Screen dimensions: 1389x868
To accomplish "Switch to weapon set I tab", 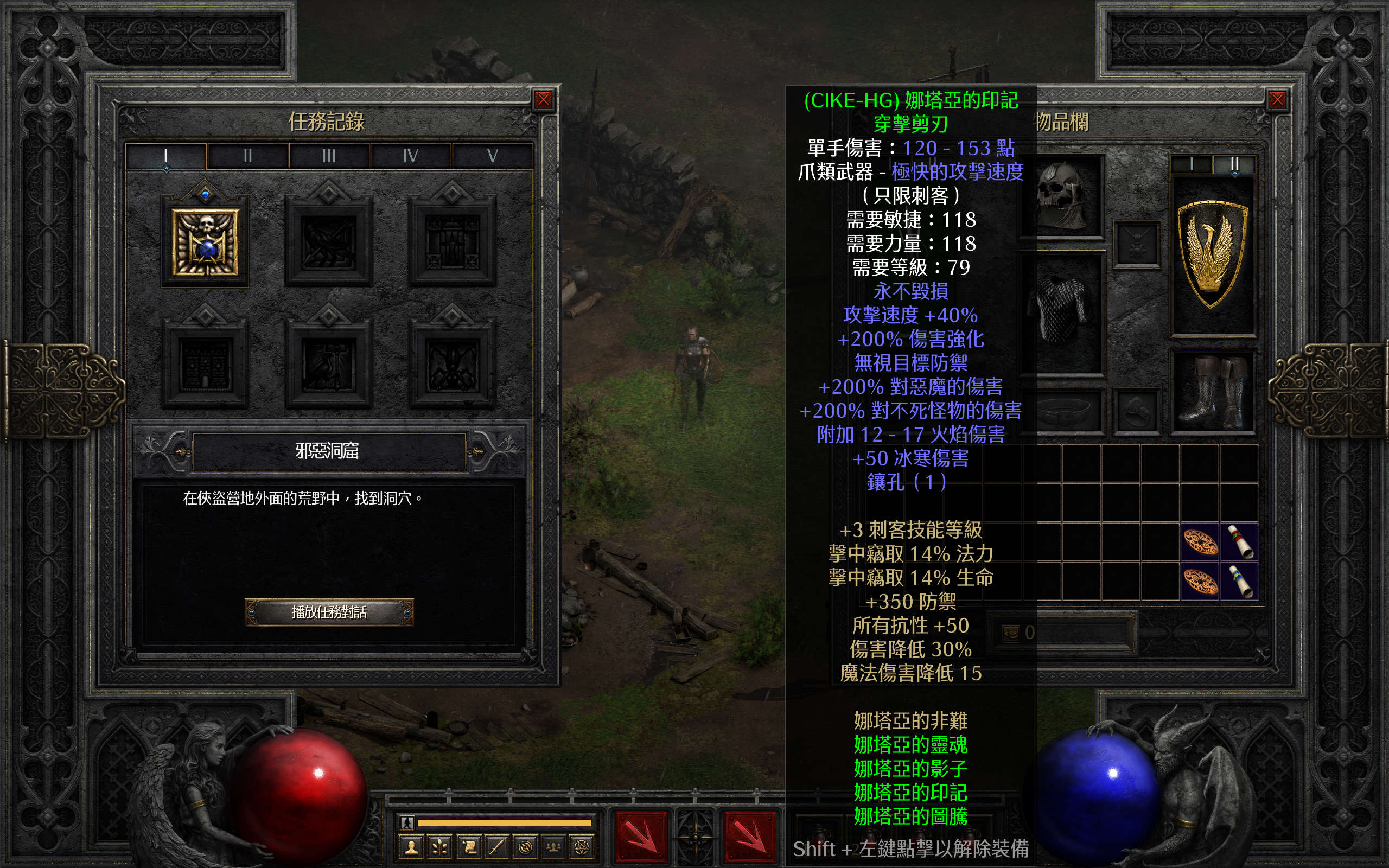I will 1191,165.
